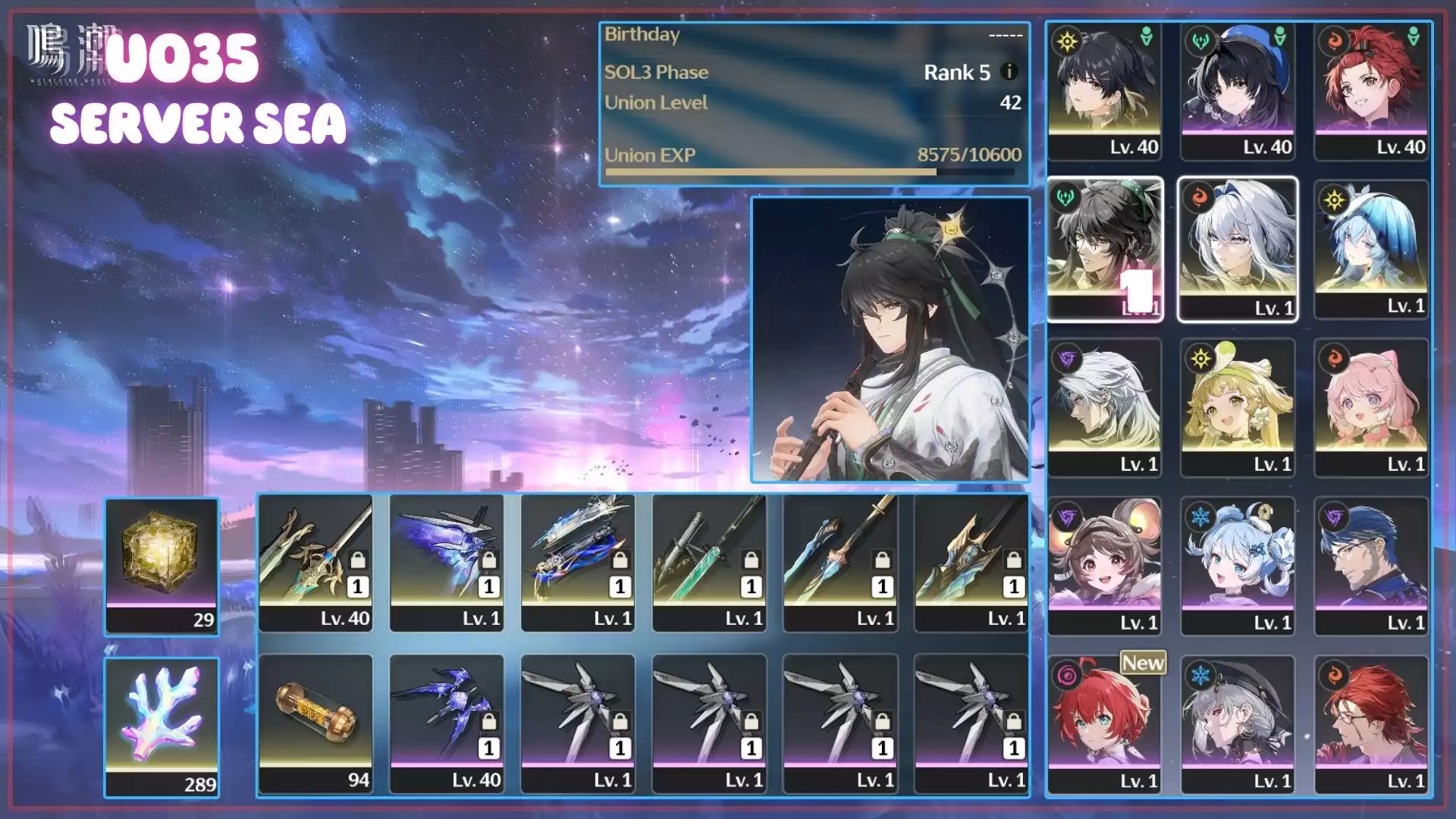This screenshot has height=819, width=1456.
Task: Select the red-haired character marked New
Action: pyautogui.click(x=1104, y=725)
